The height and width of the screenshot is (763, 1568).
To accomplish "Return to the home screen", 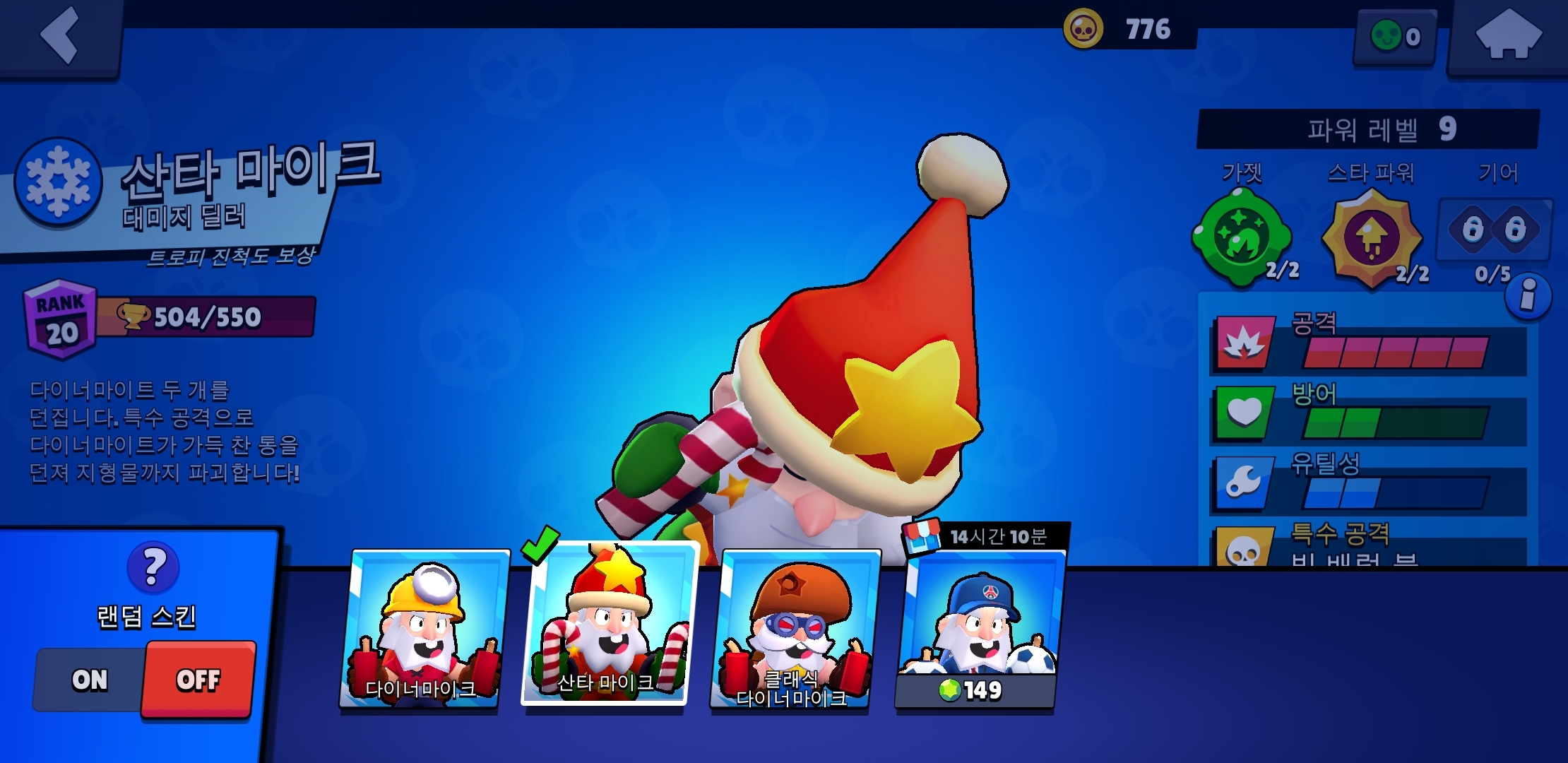I will [1507, 35].
